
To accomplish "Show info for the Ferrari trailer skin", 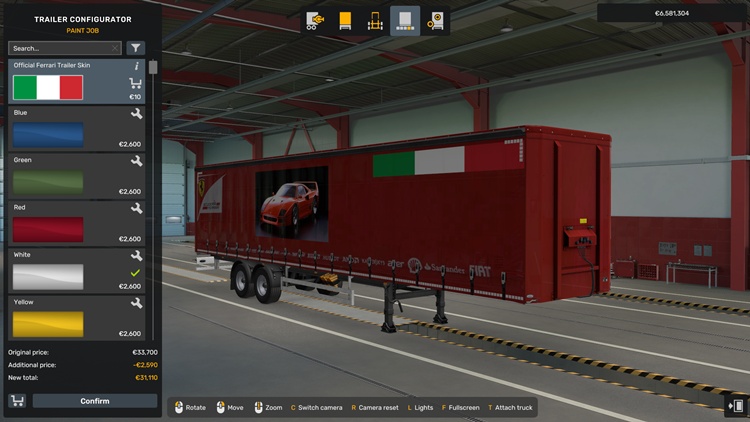I will coord(137,66).
